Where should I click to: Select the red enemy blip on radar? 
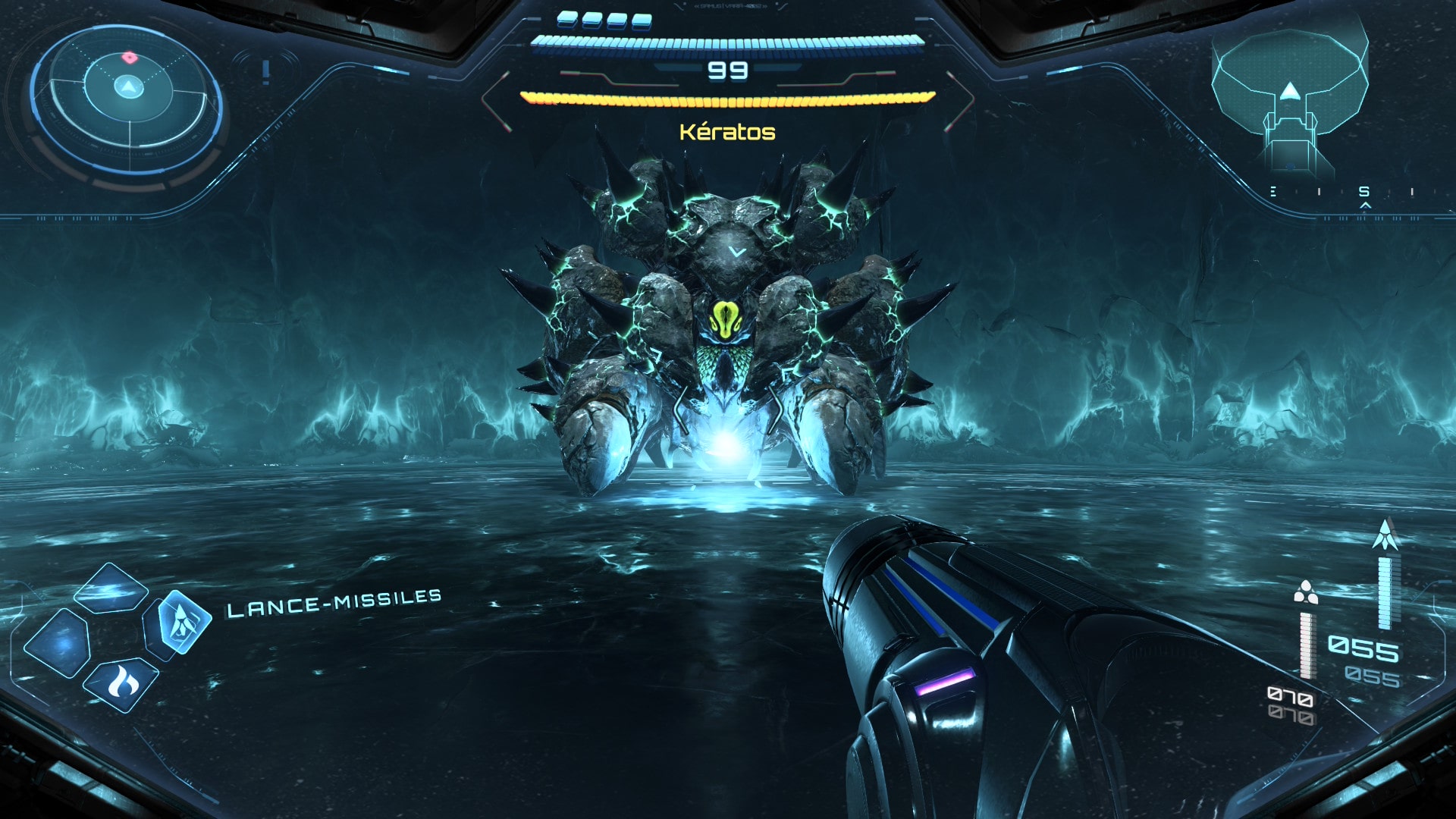[130, 57]
